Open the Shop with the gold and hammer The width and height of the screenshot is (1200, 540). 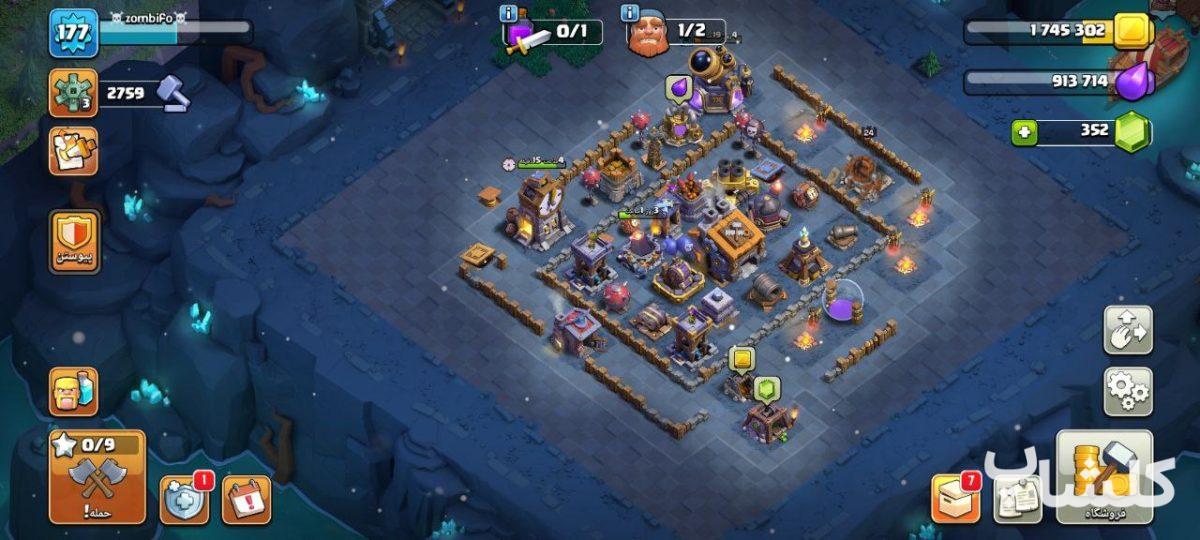click(1104, 477)
